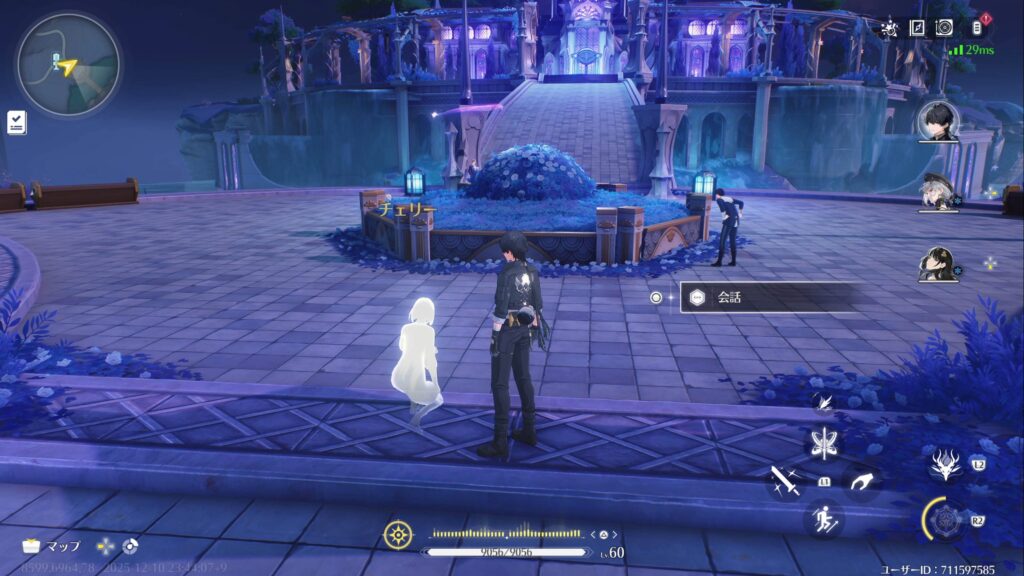This screenshot has height=576, width=1024.
Task: Tap the open hand action icon
Action: (x=861, y=481)
